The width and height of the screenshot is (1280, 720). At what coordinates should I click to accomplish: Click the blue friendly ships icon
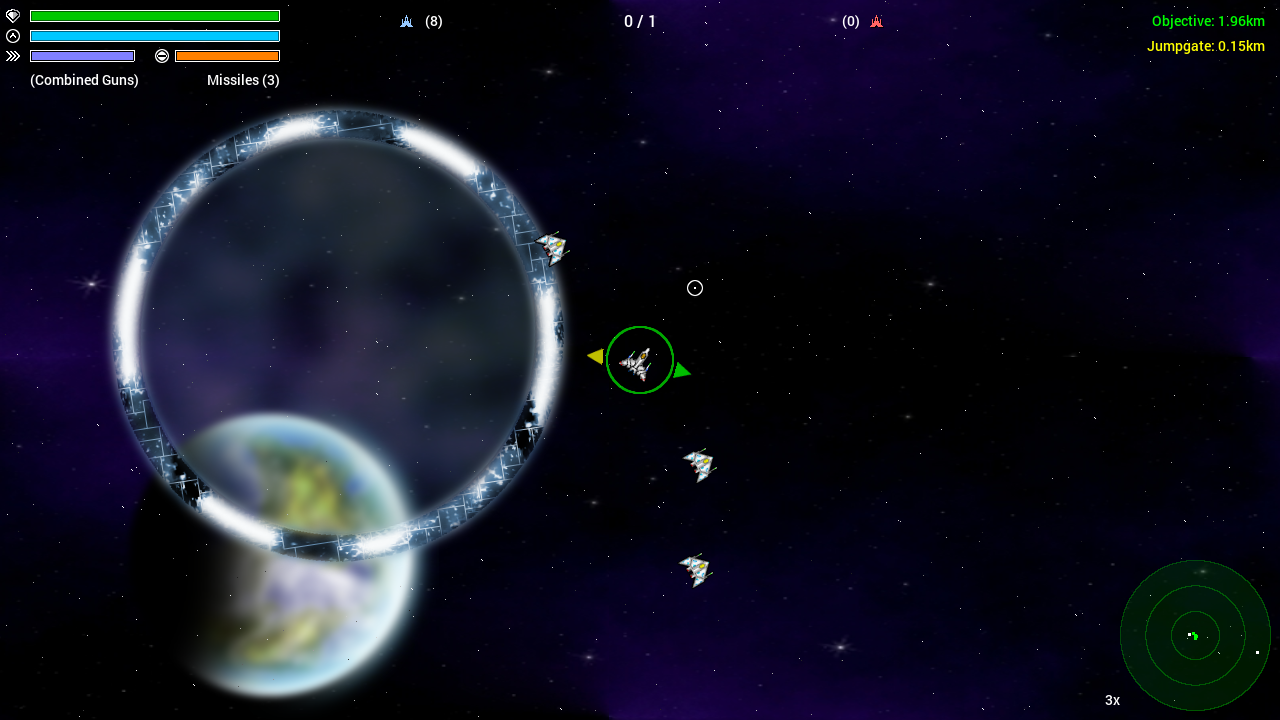(406, 21)
